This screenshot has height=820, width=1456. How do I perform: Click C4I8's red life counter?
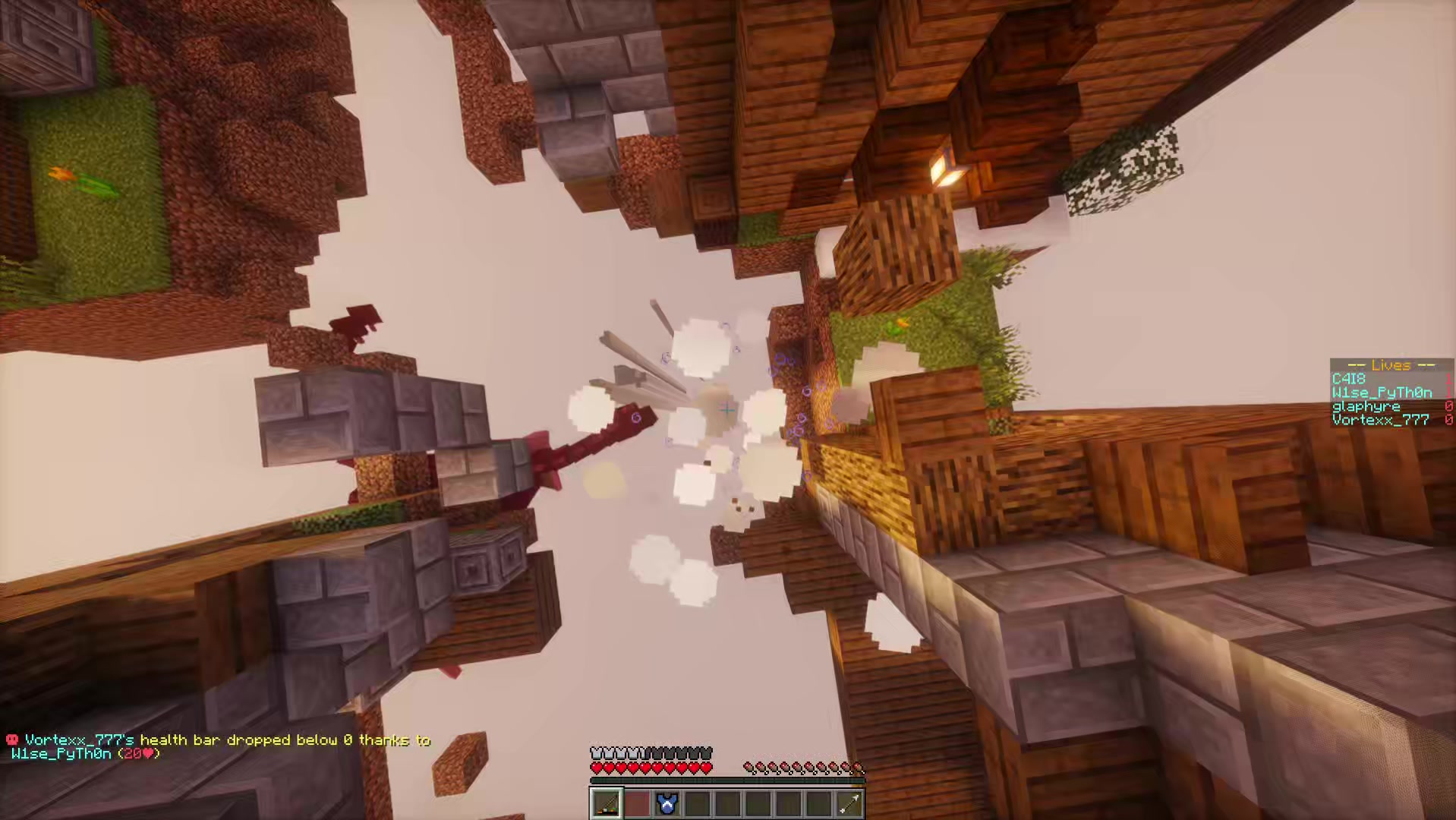[x=1448, y=380]
